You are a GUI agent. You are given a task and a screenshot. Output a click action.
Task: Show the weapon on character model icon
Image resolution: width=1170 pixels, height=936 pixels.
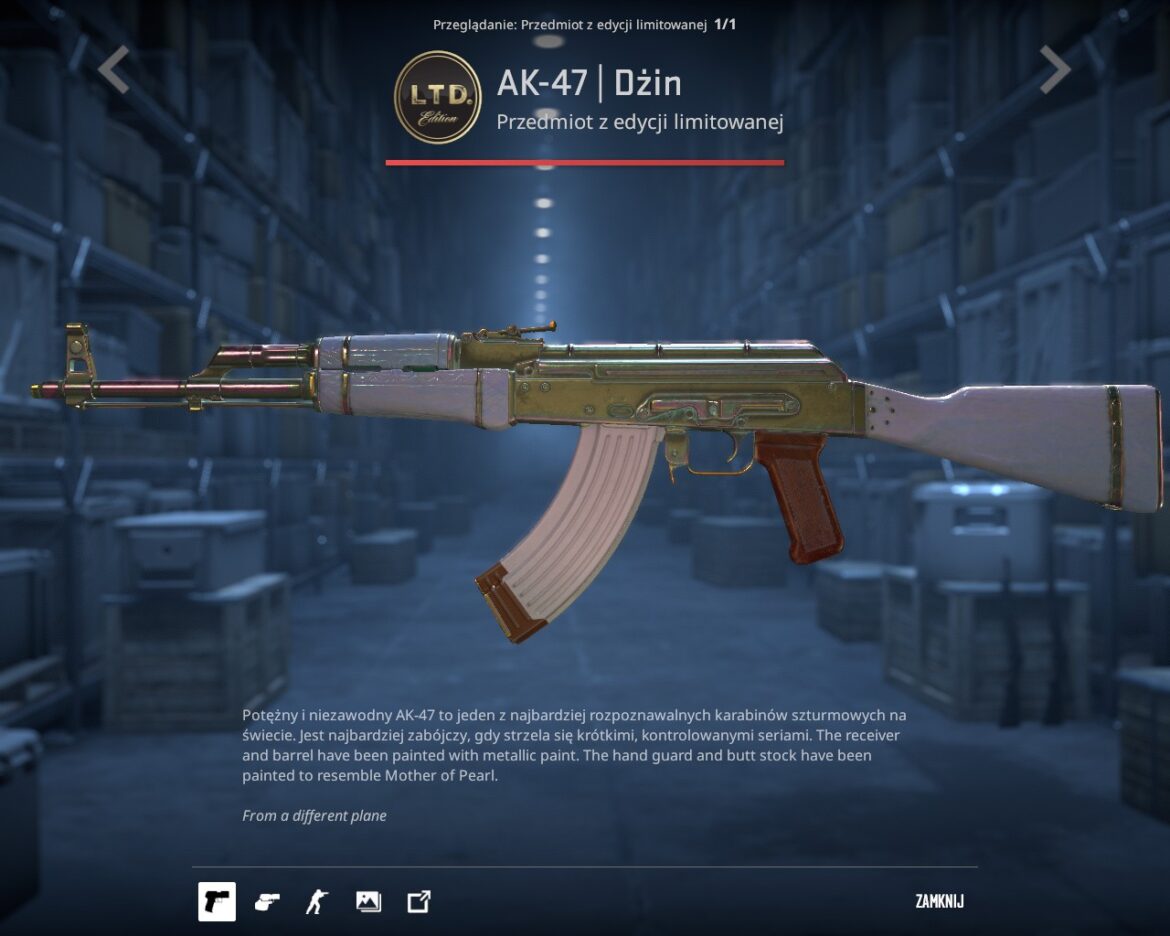[x=317, y=902]
